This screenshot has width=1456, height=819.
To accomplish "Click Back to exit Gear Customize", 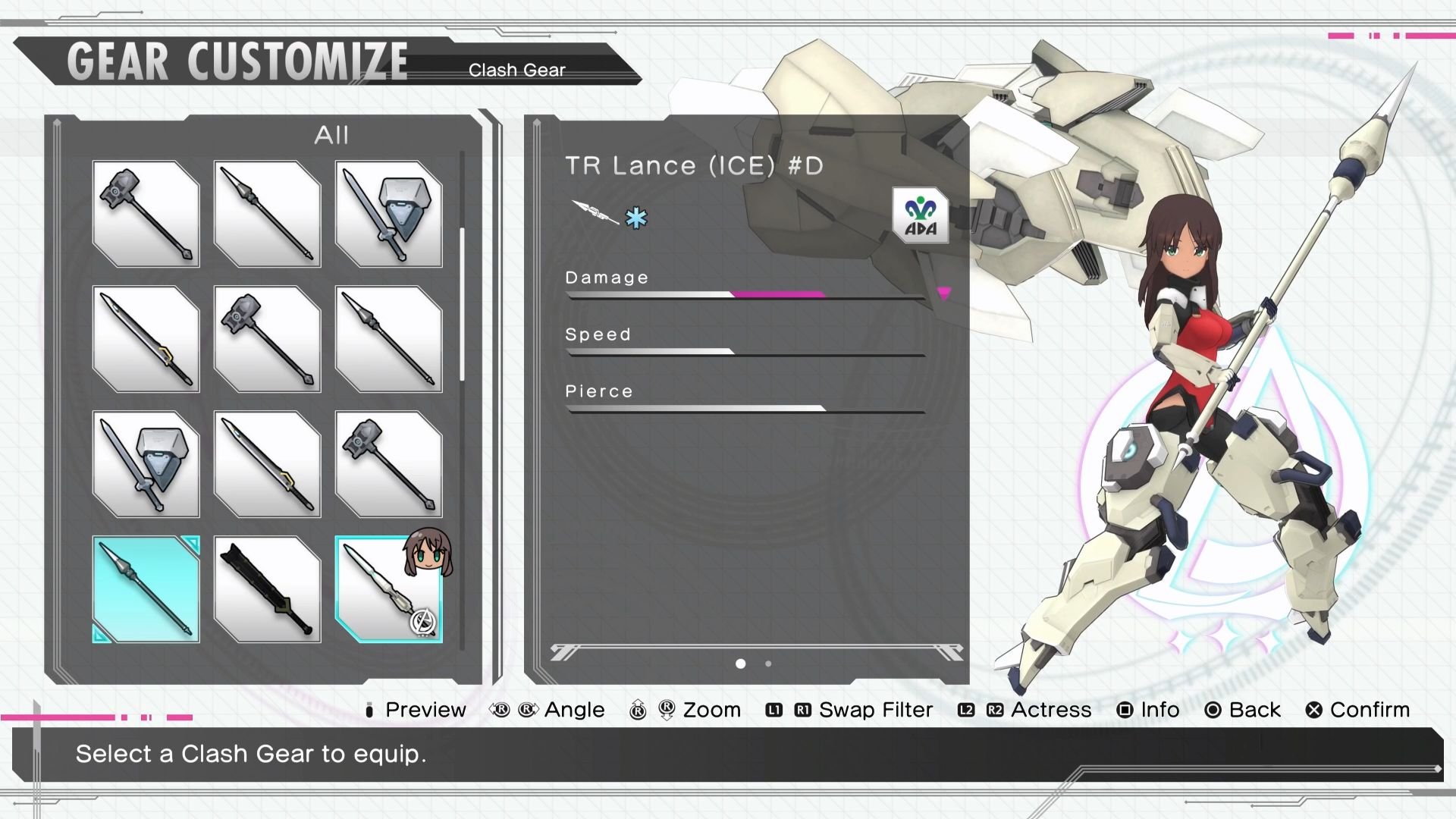I will (1253, 710).
